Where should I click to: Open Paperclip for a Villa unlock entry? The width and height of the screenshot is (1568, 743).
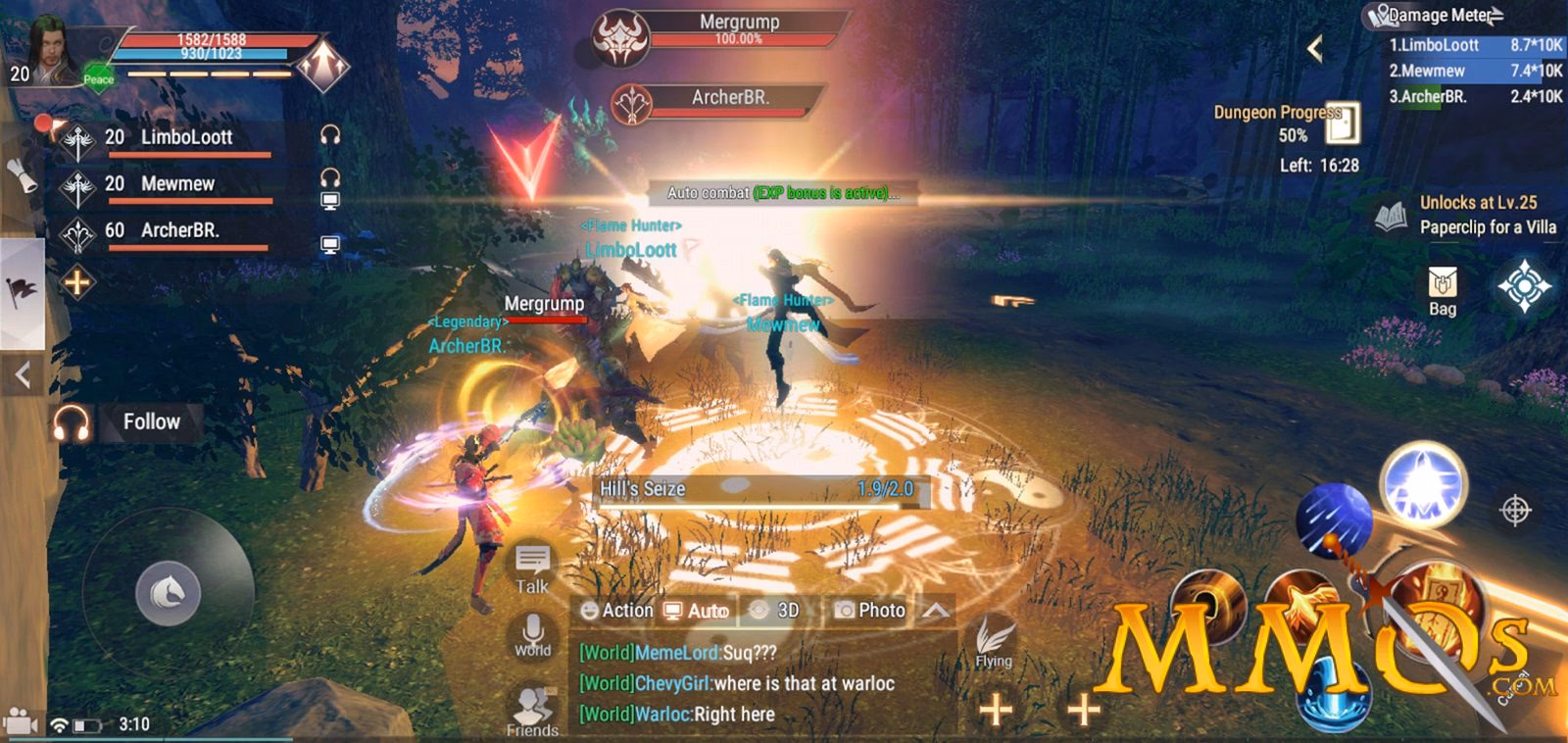pyautogui.click(x=1487, y=225)
